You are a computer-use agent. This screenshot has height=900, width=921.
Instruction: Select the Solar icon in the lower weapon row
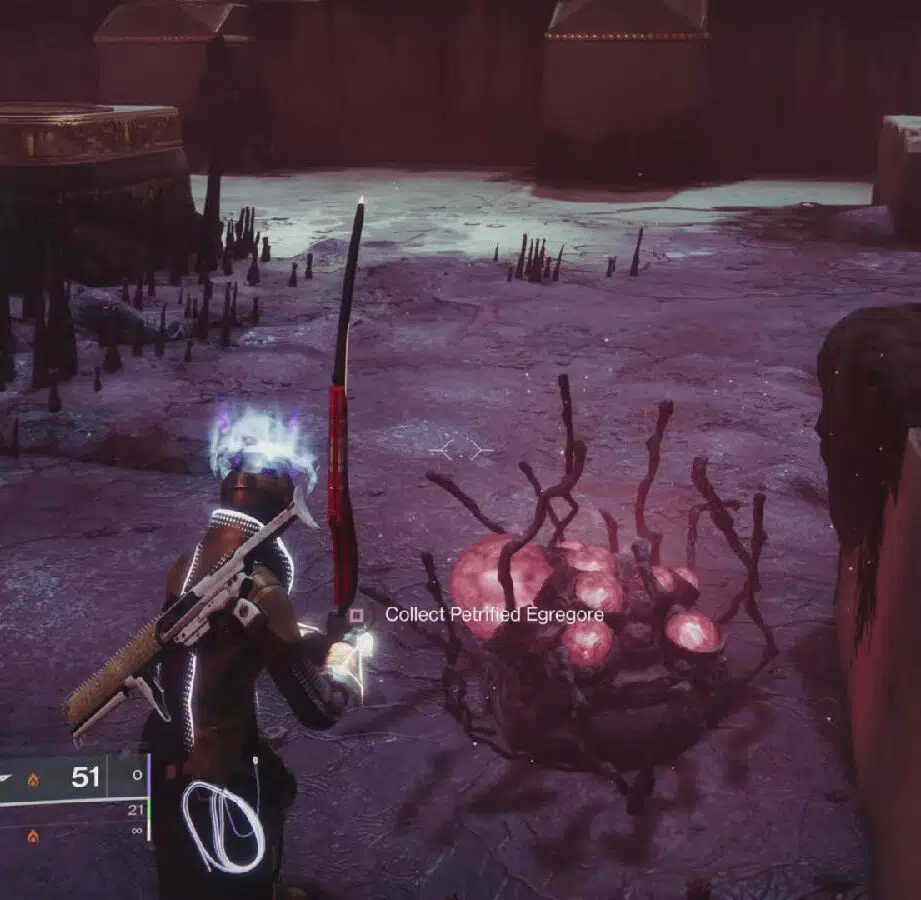tap(33, 833)
